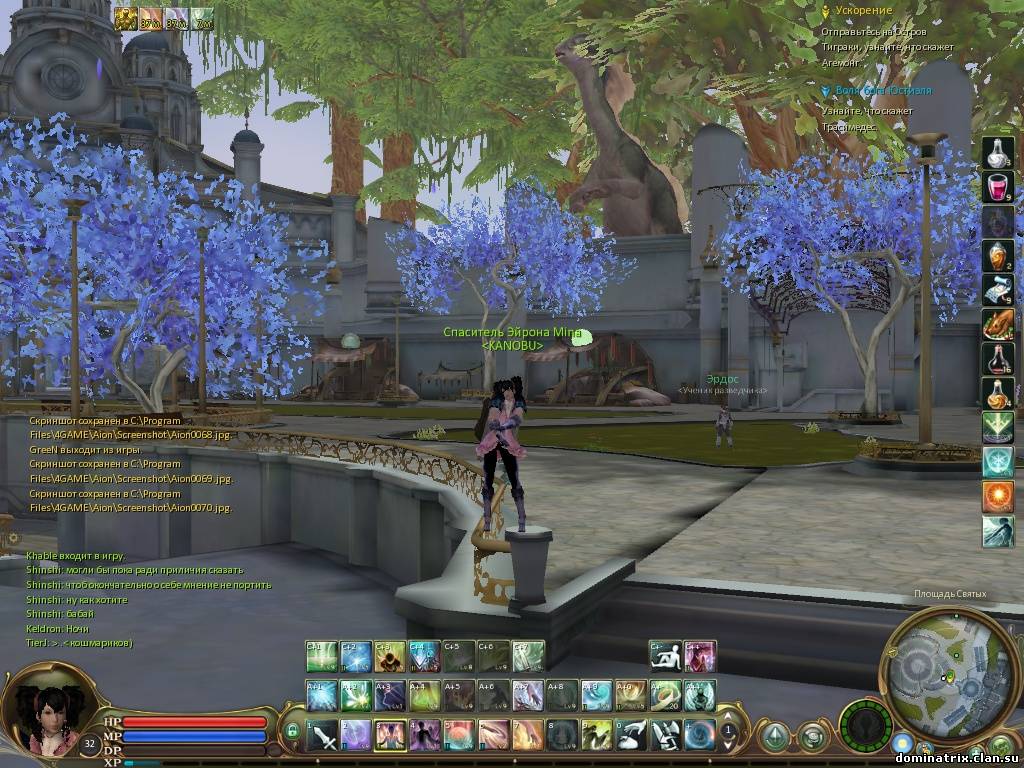The image size is (1024, 768).
Task: Trigger the snowflake ice skill icon
Action: point(997,461)
